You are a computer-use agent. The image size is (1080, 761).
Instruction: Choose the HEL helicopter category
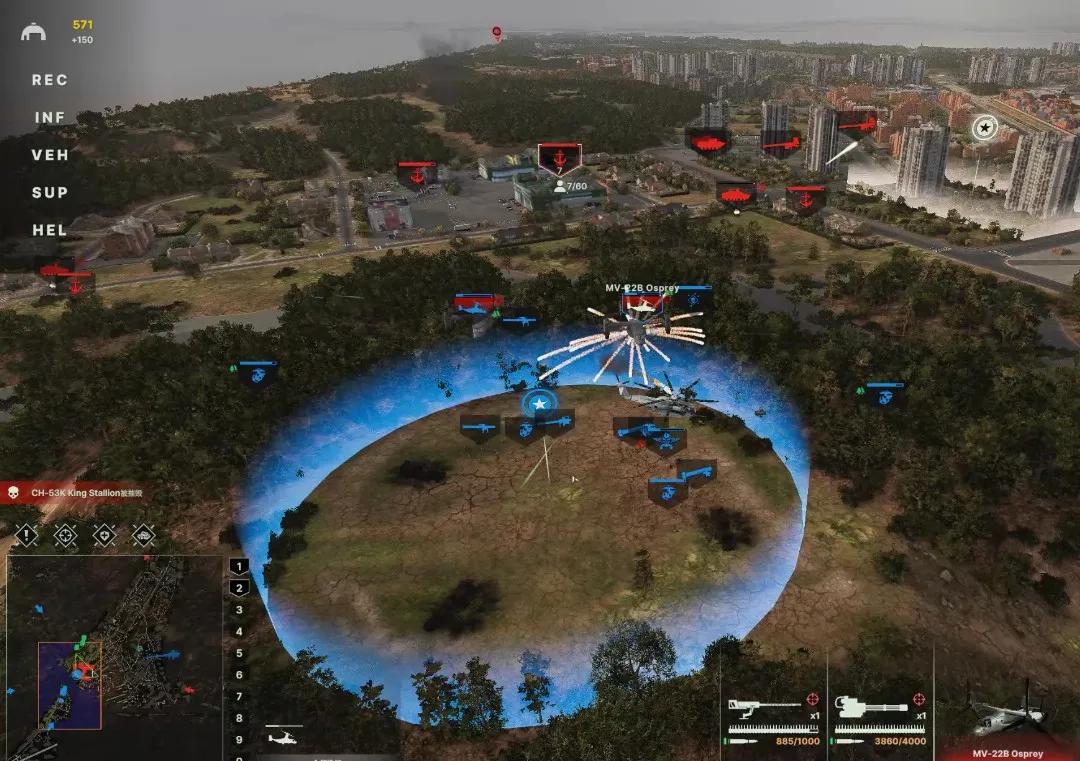pos(49,230)
